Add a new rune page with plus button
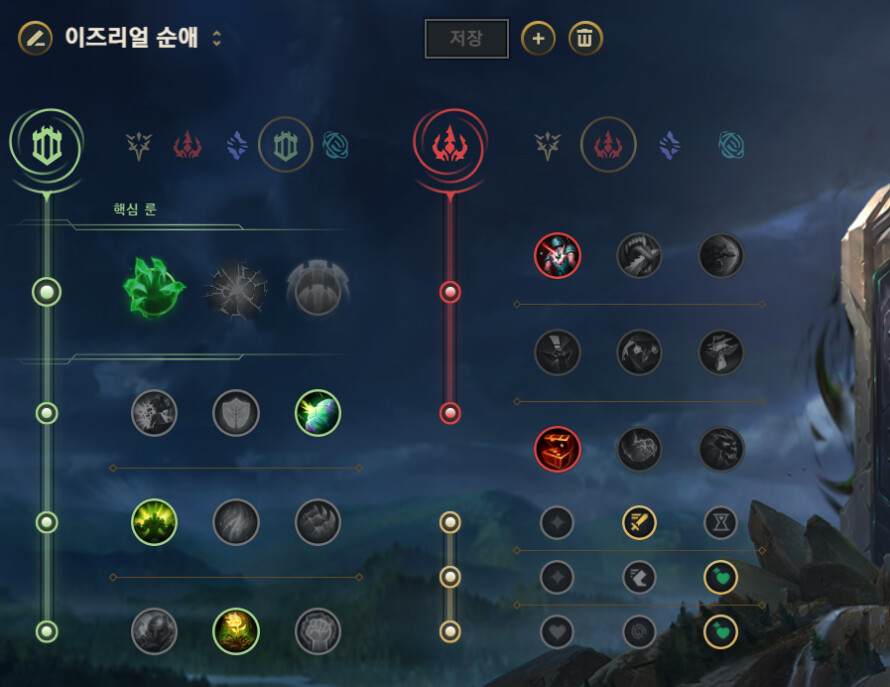Viewport: 890px width, 687px height. pyautogui.click(x=538, y=39)
